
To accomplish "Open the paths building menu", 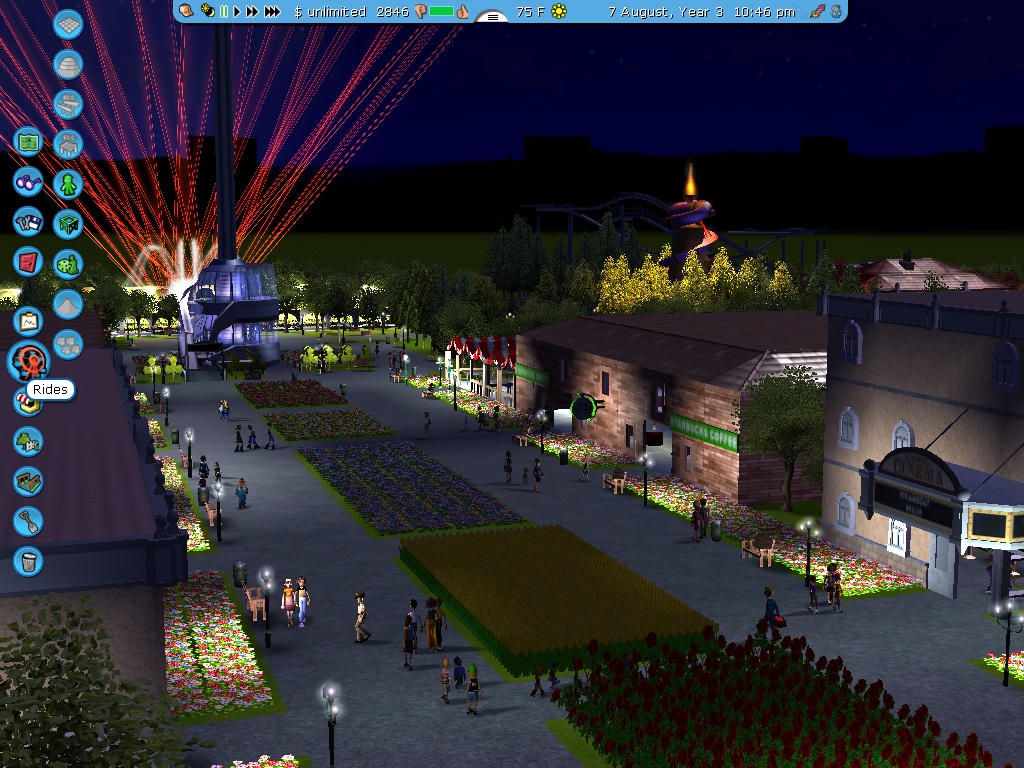I will pyautogui.click(x=28, y=481).
